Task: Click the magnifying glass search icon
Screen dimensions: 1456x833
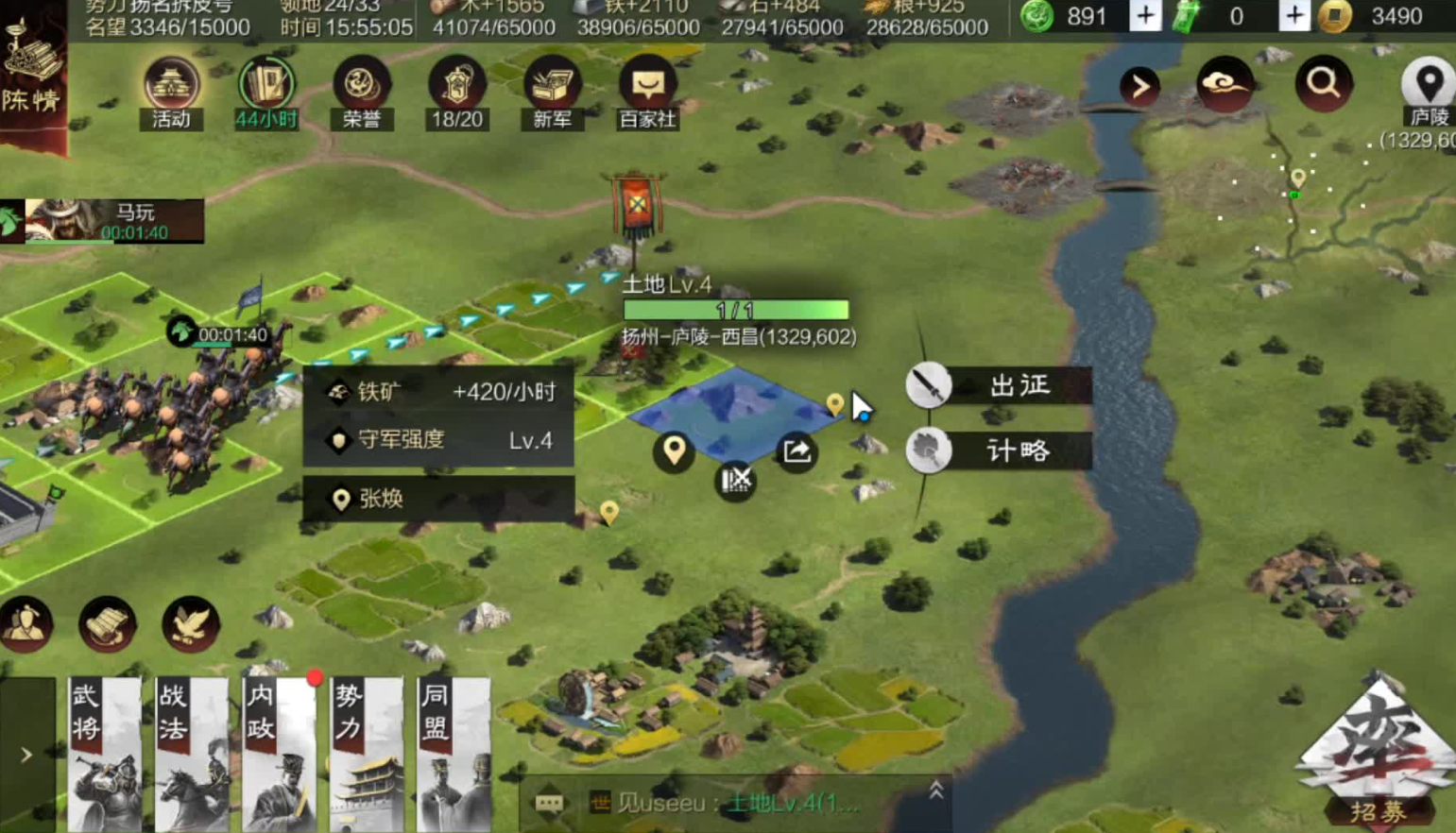Action: pyautogui.click(x=1323, y=84)
